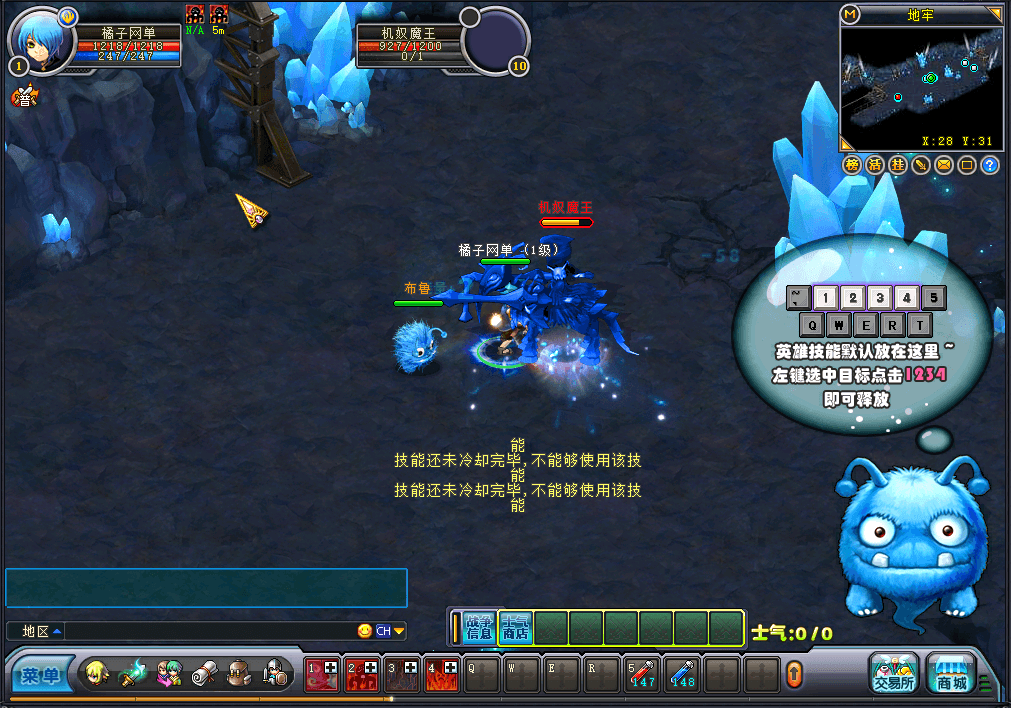Screen dimensions: 1011x708
Task: Select the player portrait of 橘子网单
Action: (42, 40)
